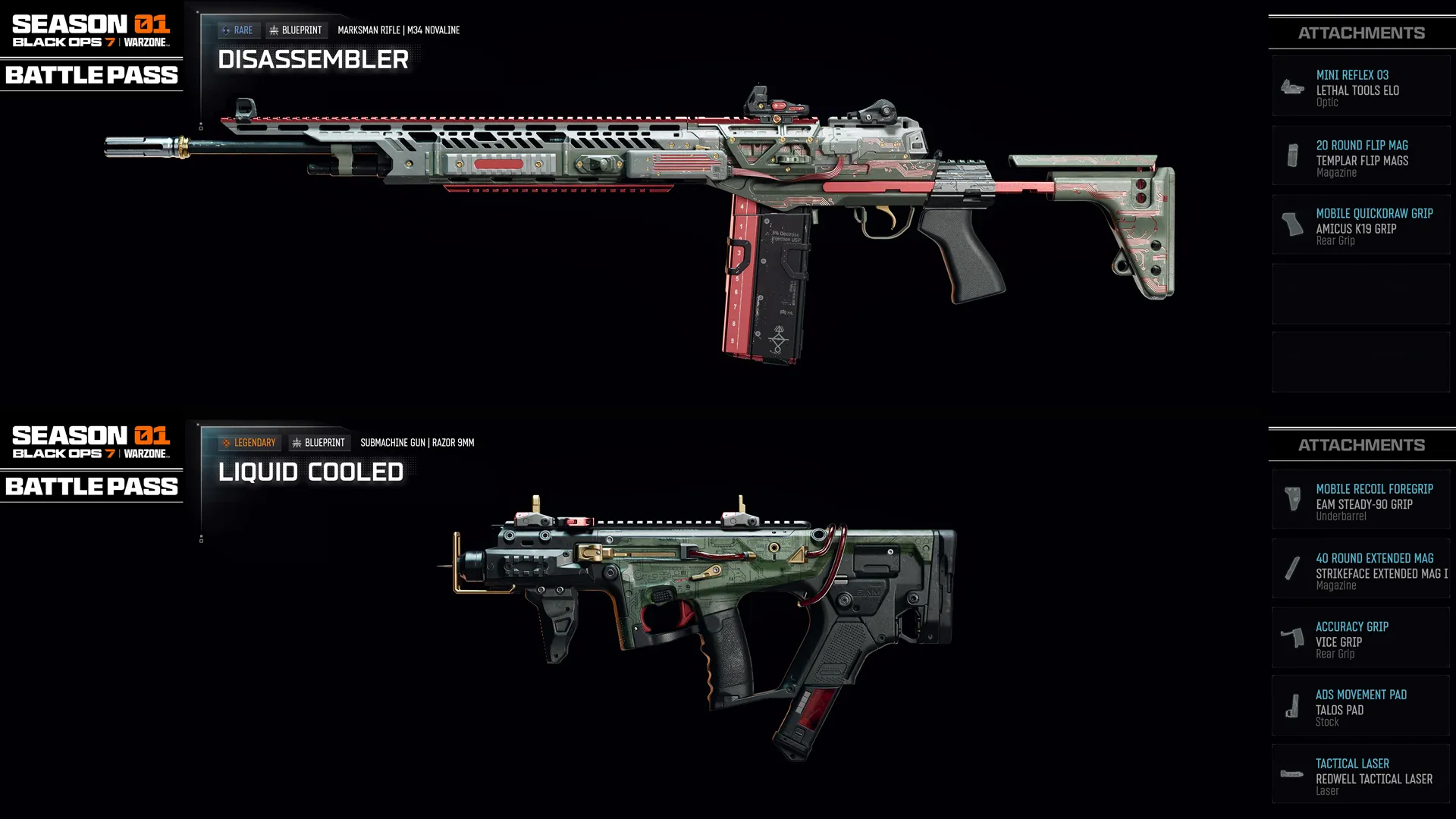
Task: Select the Talos Pad stock icon
Action: pos(1291,705)
